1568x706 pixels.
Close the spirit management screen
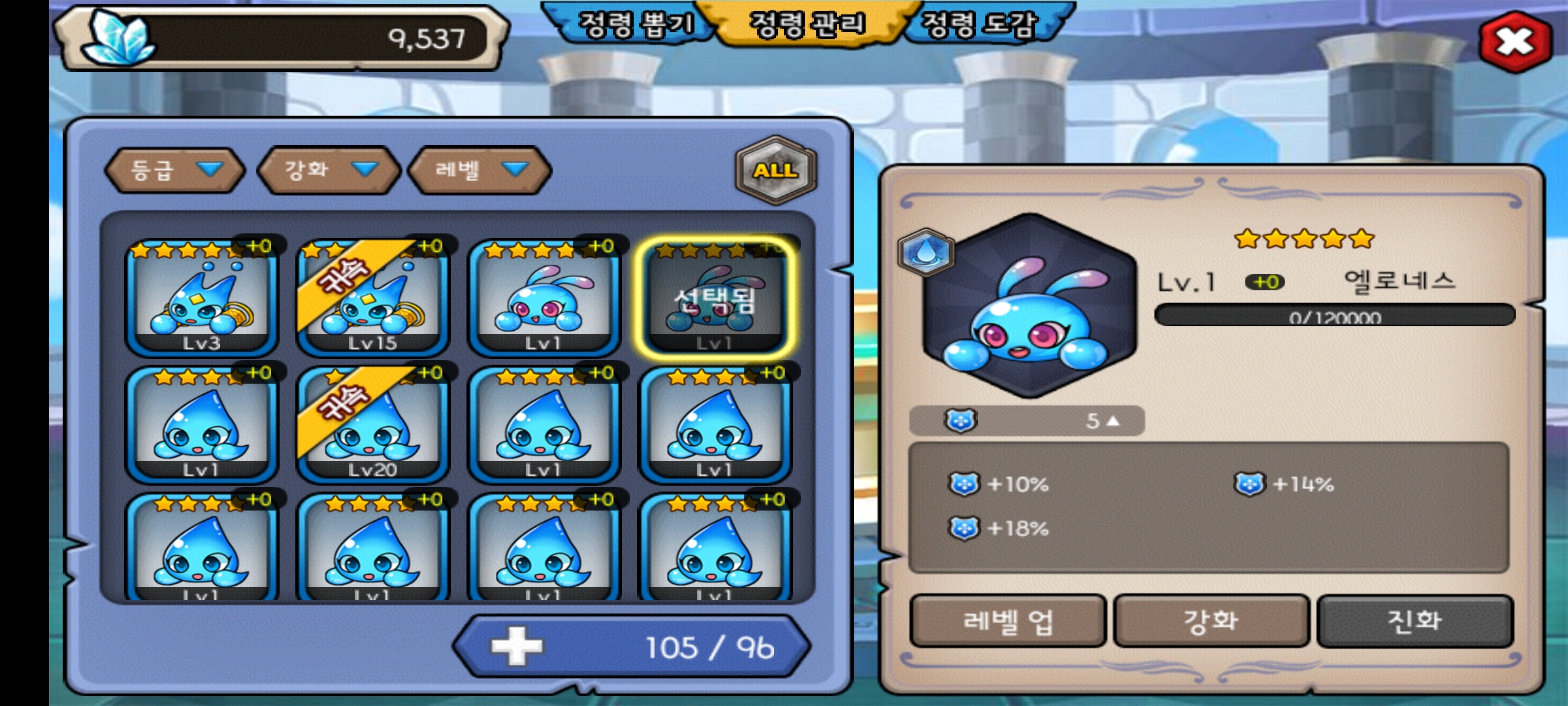pyautogui.click(x=1514, y=41)
